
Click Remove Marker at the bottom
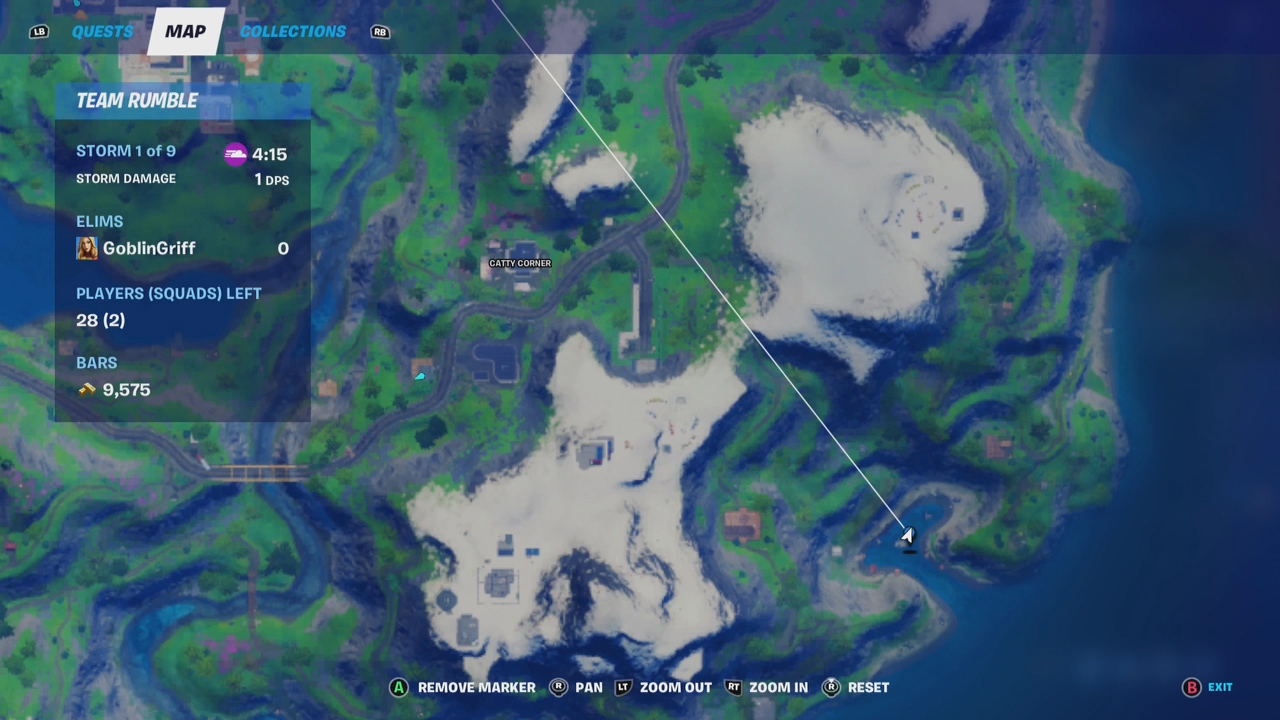tap(477, 687)
